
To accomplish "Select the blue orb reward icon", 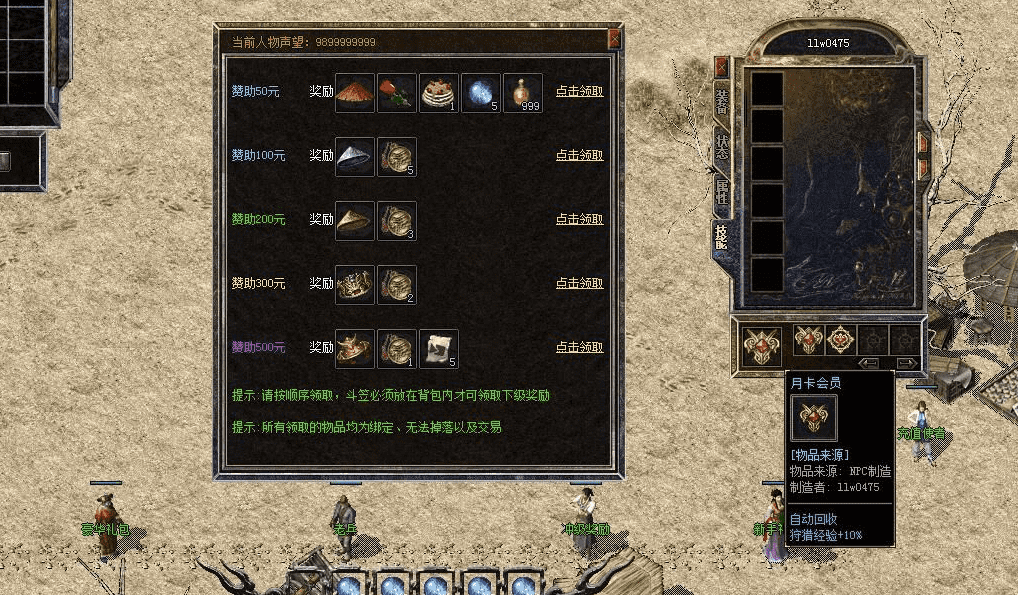I will (x=481, y=92).
